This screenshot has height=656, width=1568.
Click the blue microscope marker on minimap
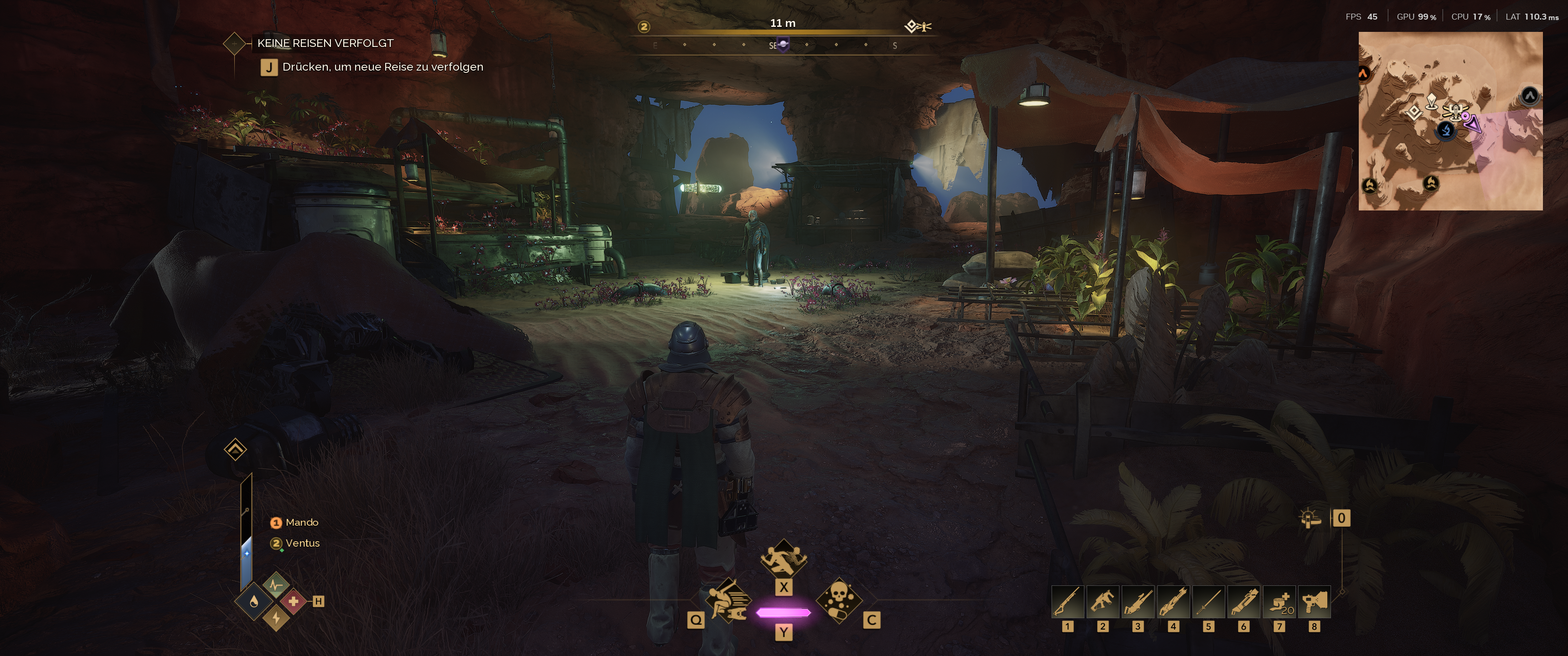1446,130
